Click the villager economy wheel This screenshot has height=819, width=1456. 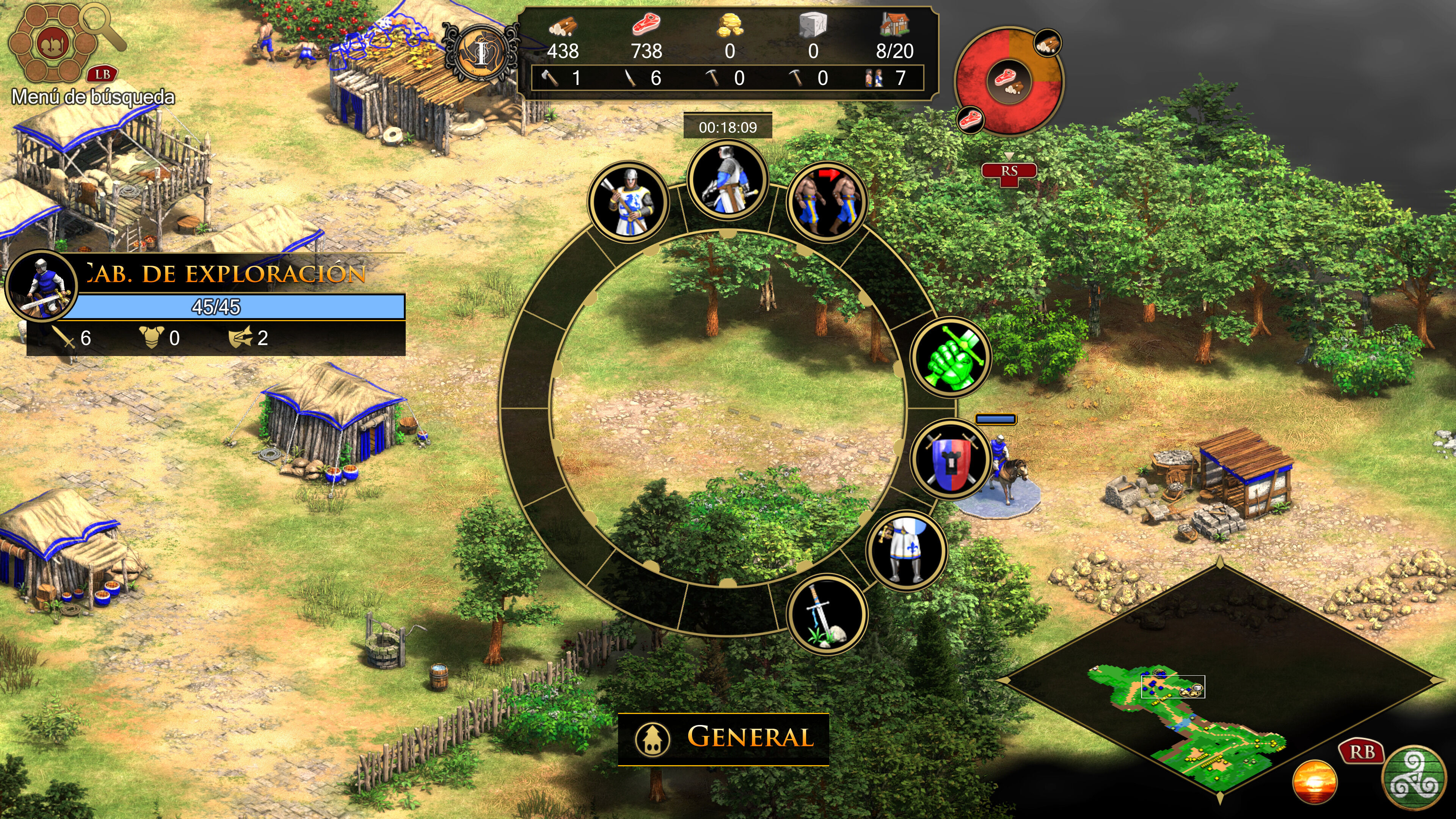click(1009, 80)
